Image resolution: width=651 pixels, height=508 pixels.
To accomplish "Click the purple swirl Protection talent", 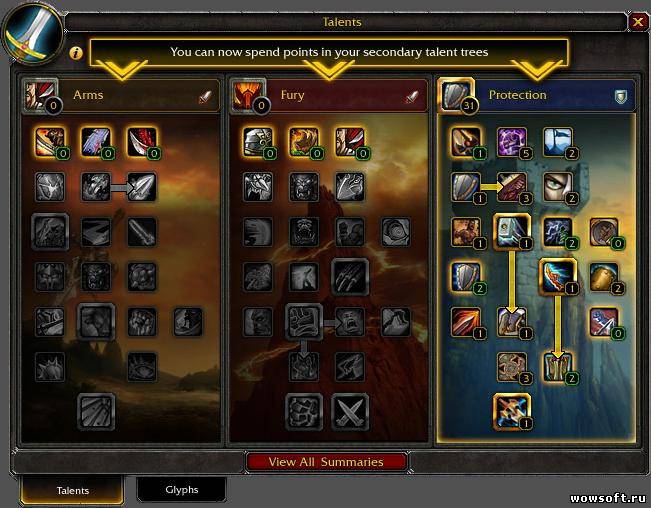I will click(512, 141).
